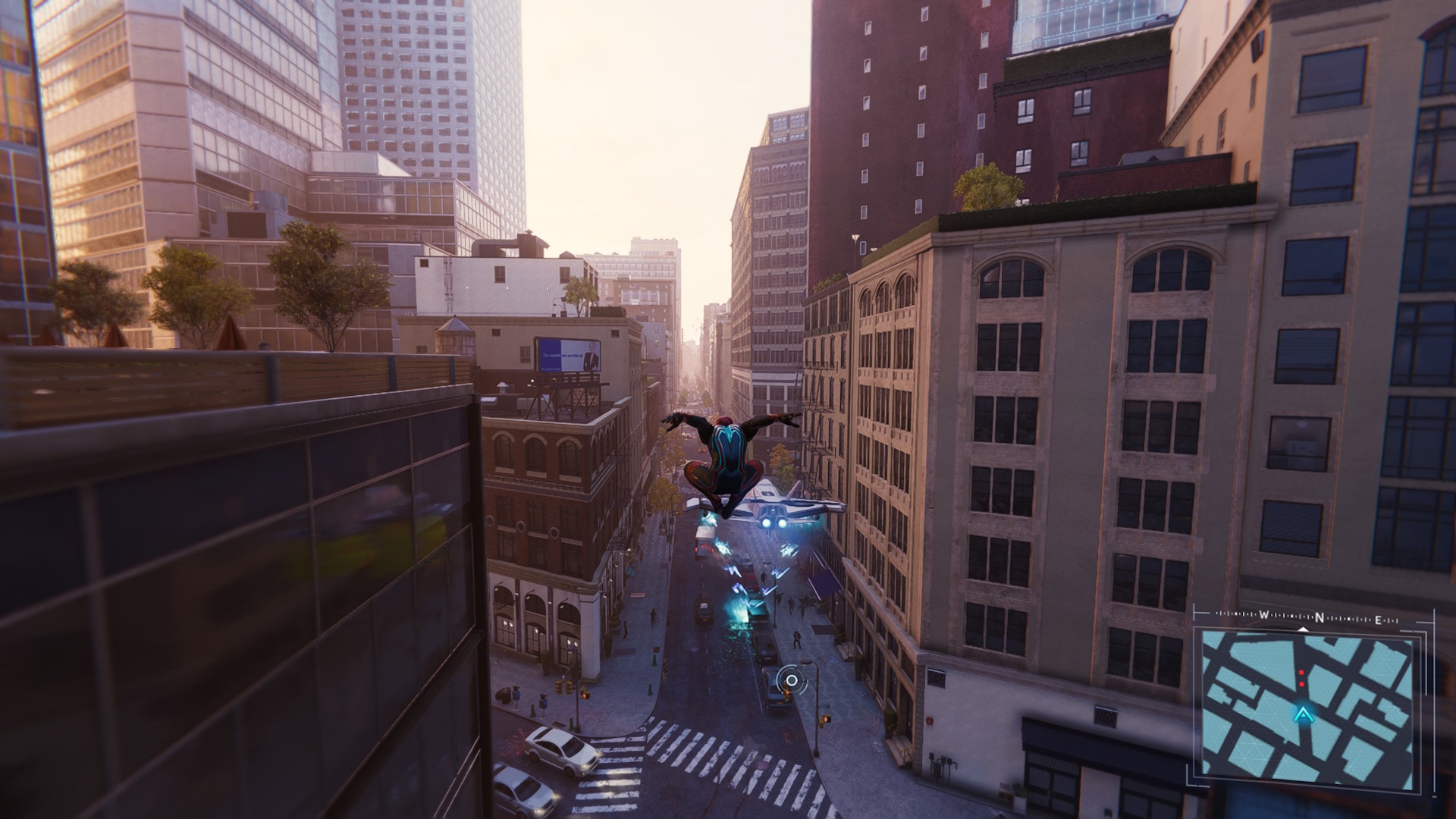Click the N heading on the compass strip

[1319, 618]
